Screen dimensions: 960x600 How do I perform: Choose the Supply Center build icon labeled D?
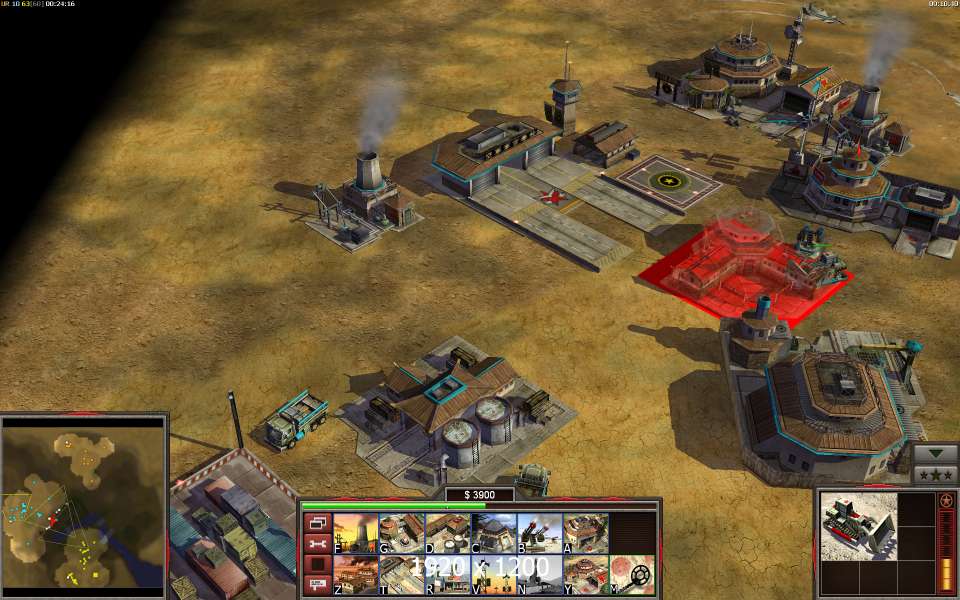(447, 534)
